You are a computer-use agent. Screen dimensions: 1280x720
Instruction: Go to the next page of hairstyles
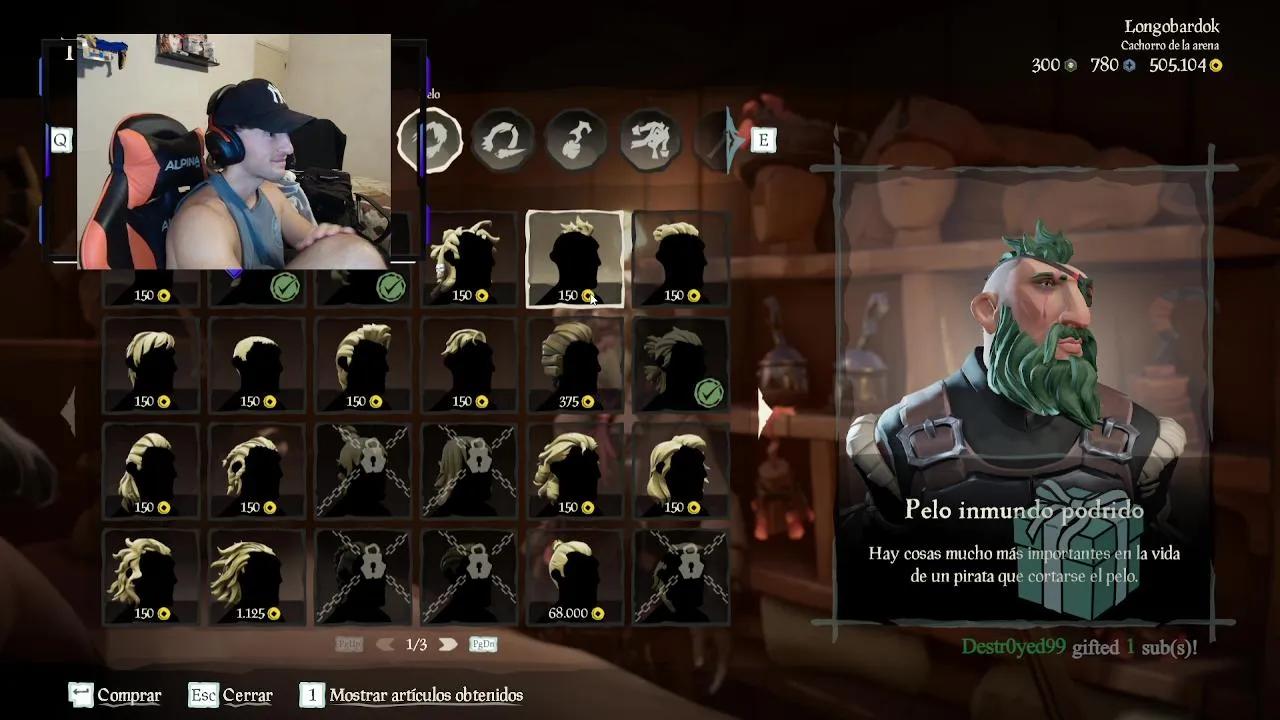(x=448, y=645)
